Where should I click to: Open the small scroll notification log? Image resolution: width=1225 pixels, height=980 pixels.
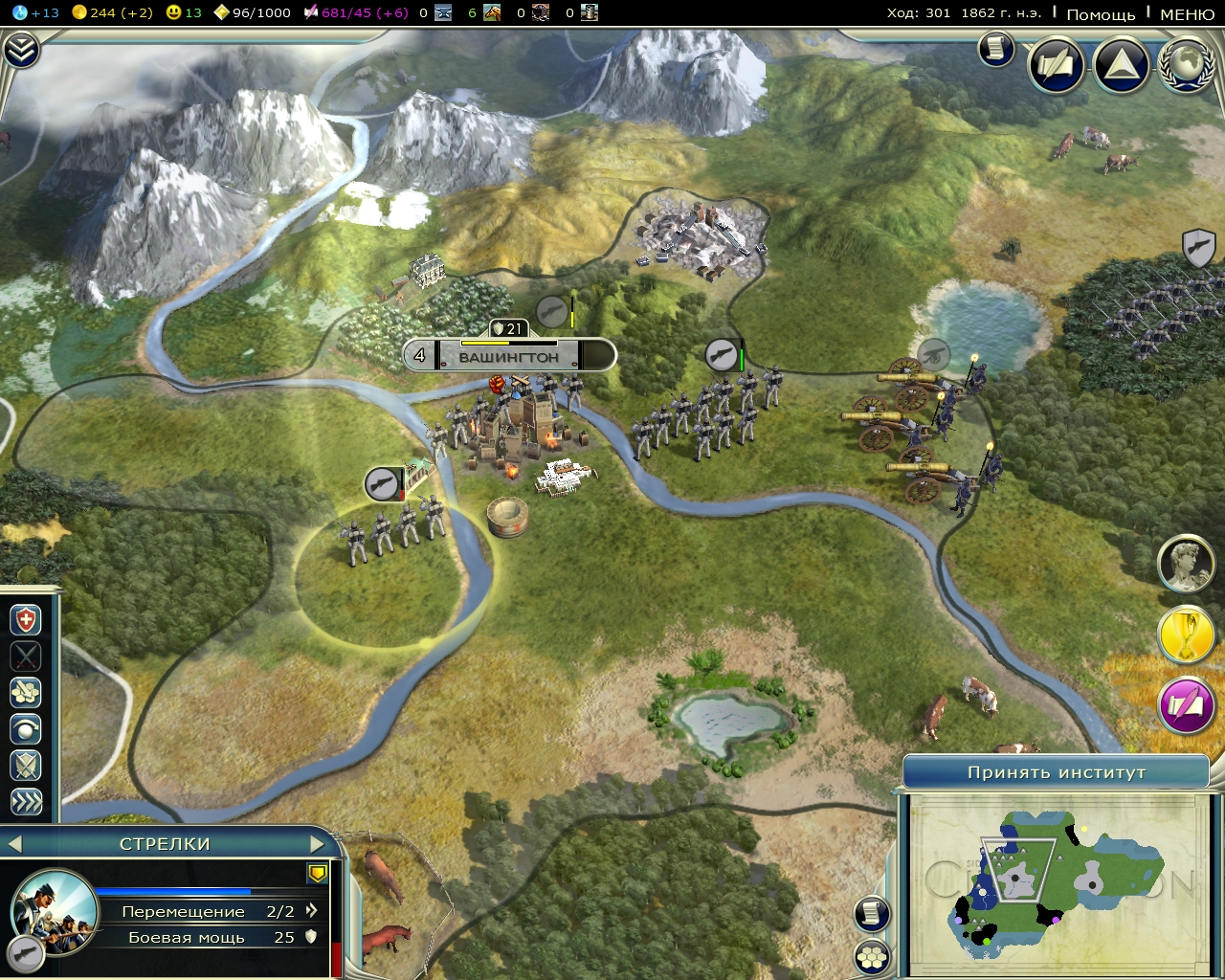[996, 49]
